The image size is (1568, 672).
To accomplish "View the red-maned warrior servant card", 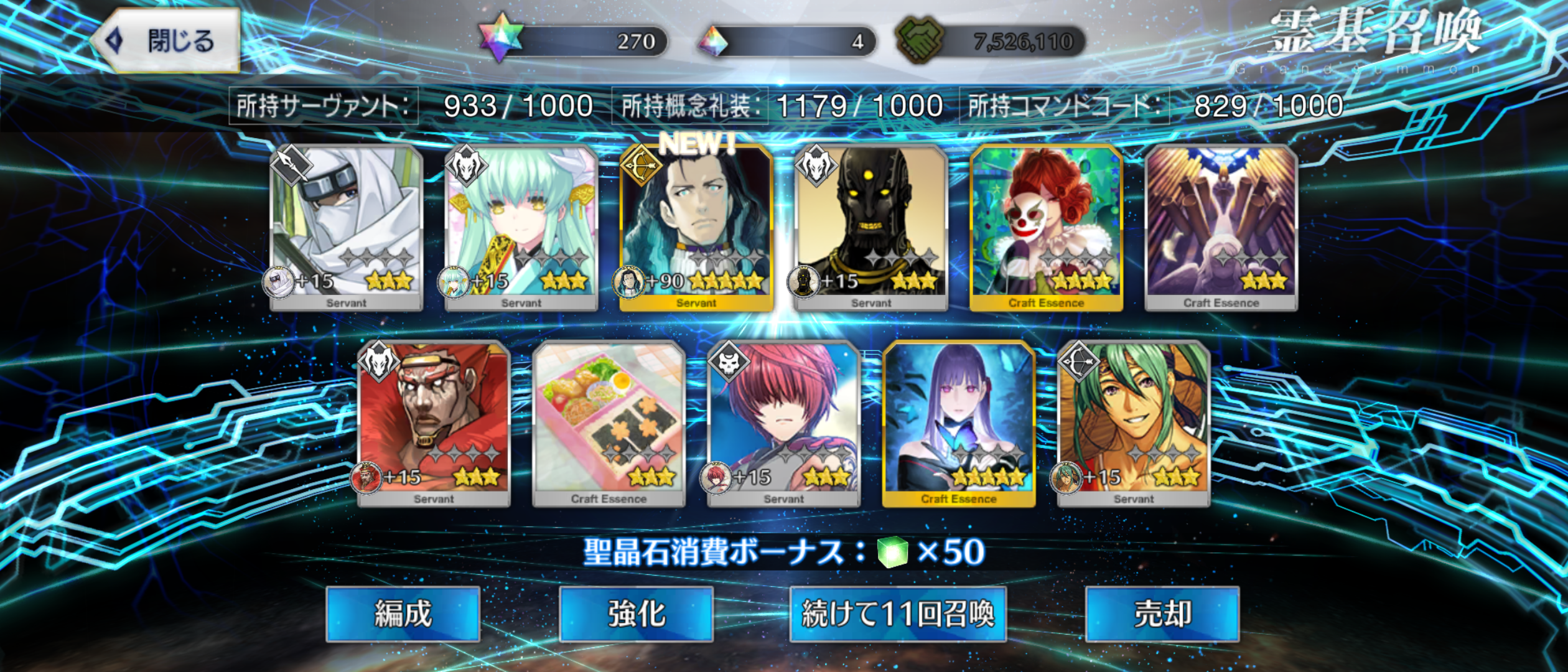I will 434,423.
